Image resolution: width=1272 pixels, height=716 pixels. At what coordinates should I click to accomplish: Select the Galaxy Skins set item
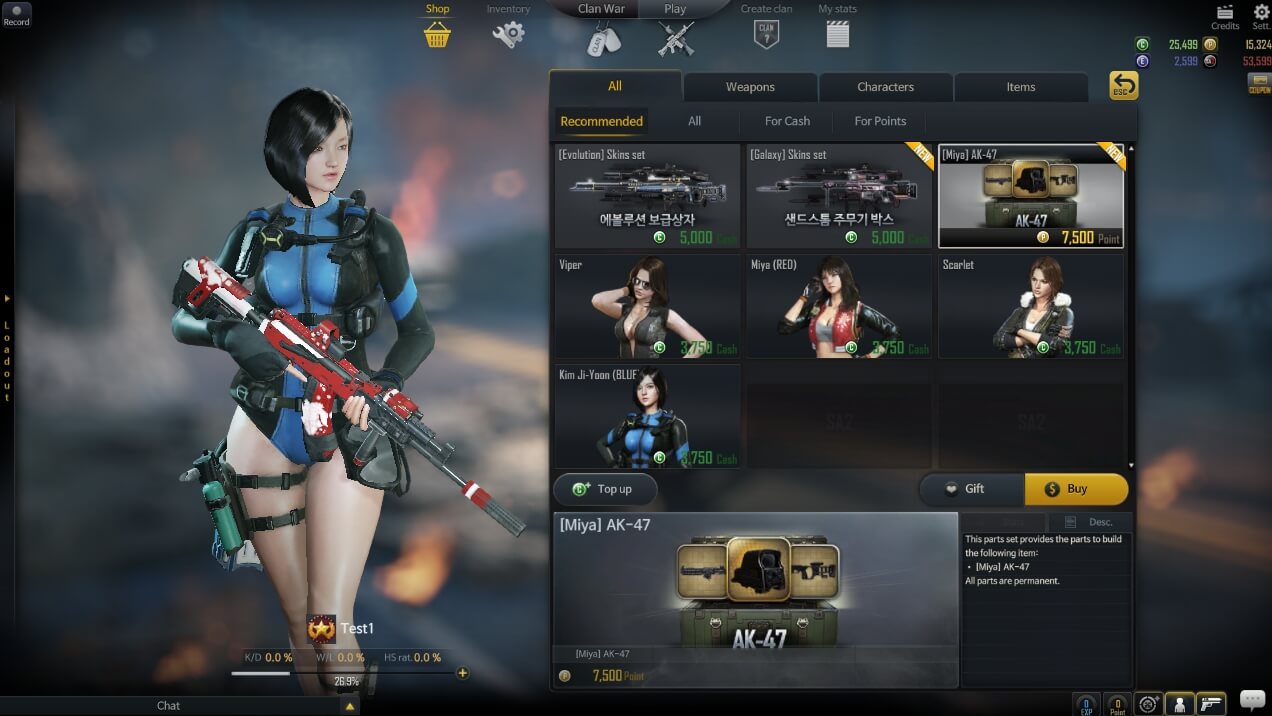pyautogui.click(x=838, y=196)
